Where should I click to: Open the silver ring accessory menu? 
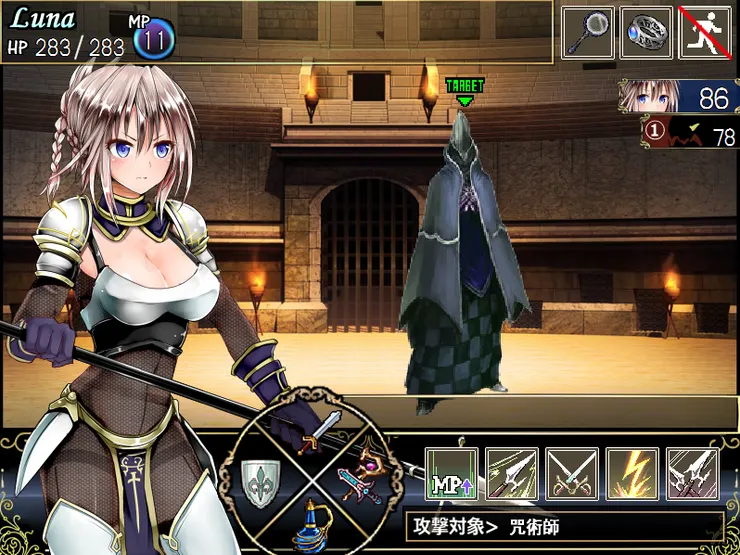click(646, 33)
